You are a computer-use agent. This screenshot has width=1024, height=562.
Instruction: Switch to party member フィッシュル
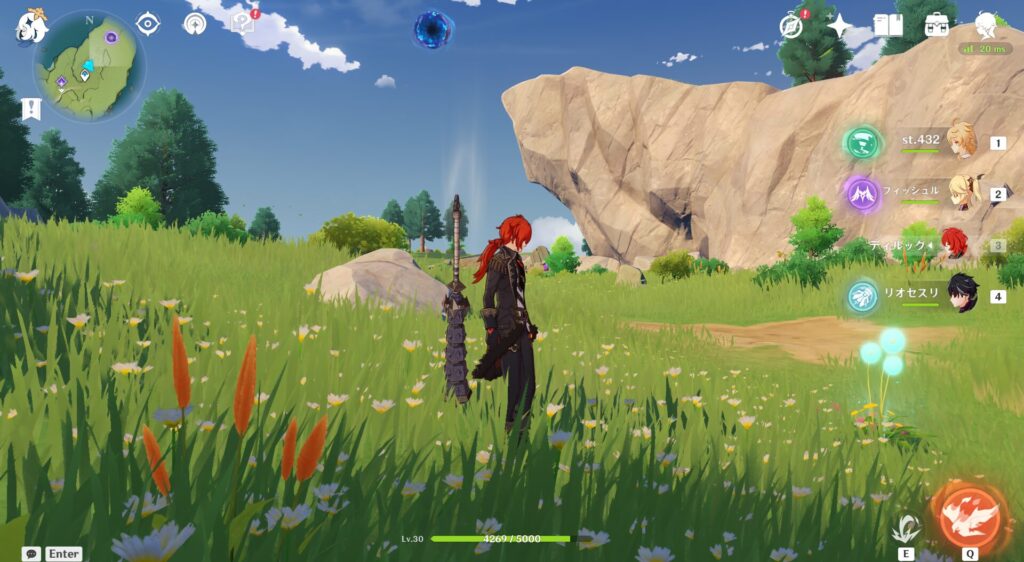pos(962,193)
